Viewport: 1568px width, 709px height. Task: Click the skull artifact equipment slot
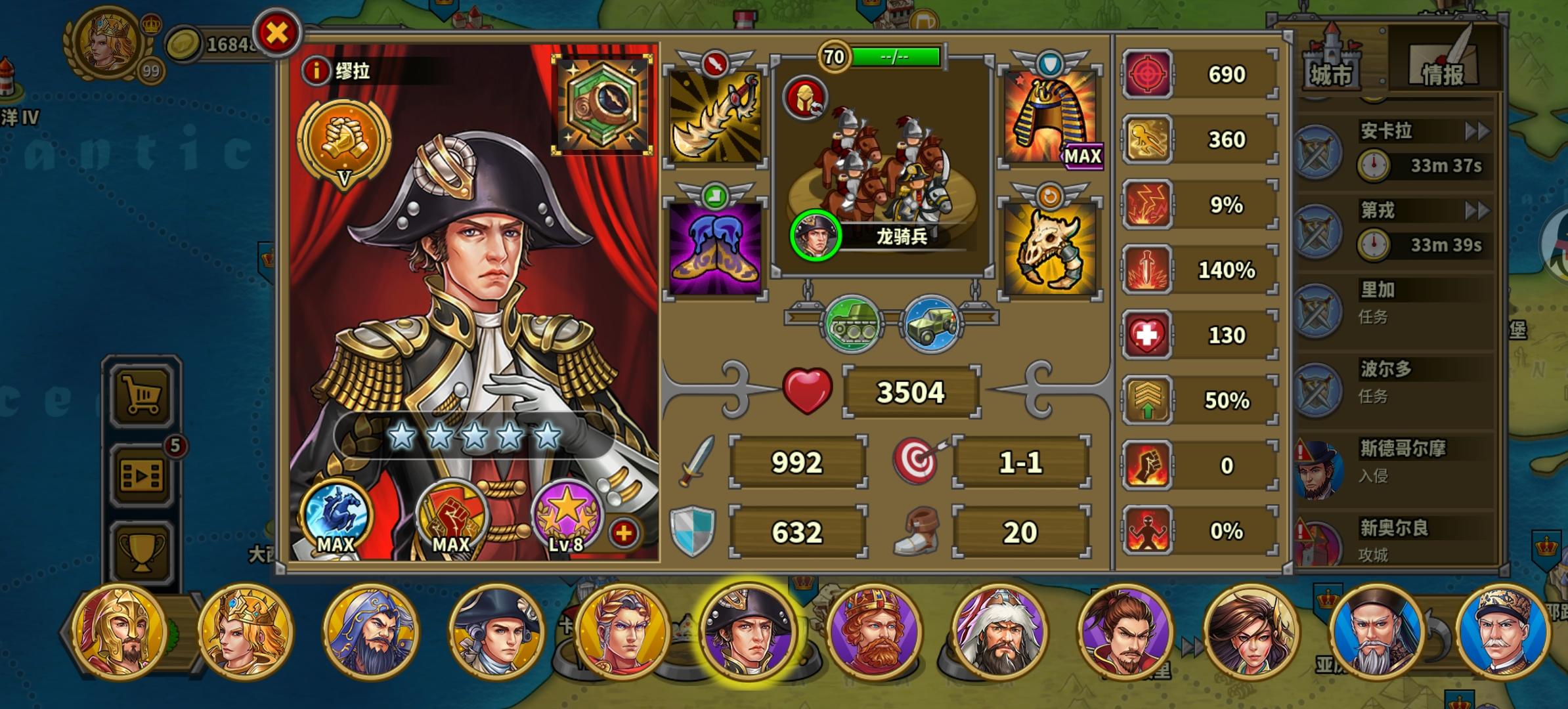(x=1051, y=246)
